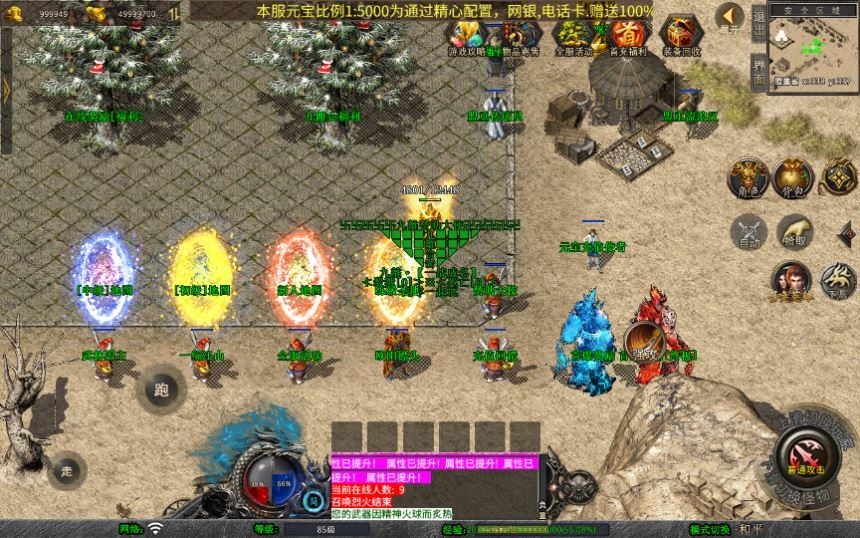Viewport: 860px width, 538px height.
Task: Click the 下属 horse icon button
Action: [x=838, y=280]
